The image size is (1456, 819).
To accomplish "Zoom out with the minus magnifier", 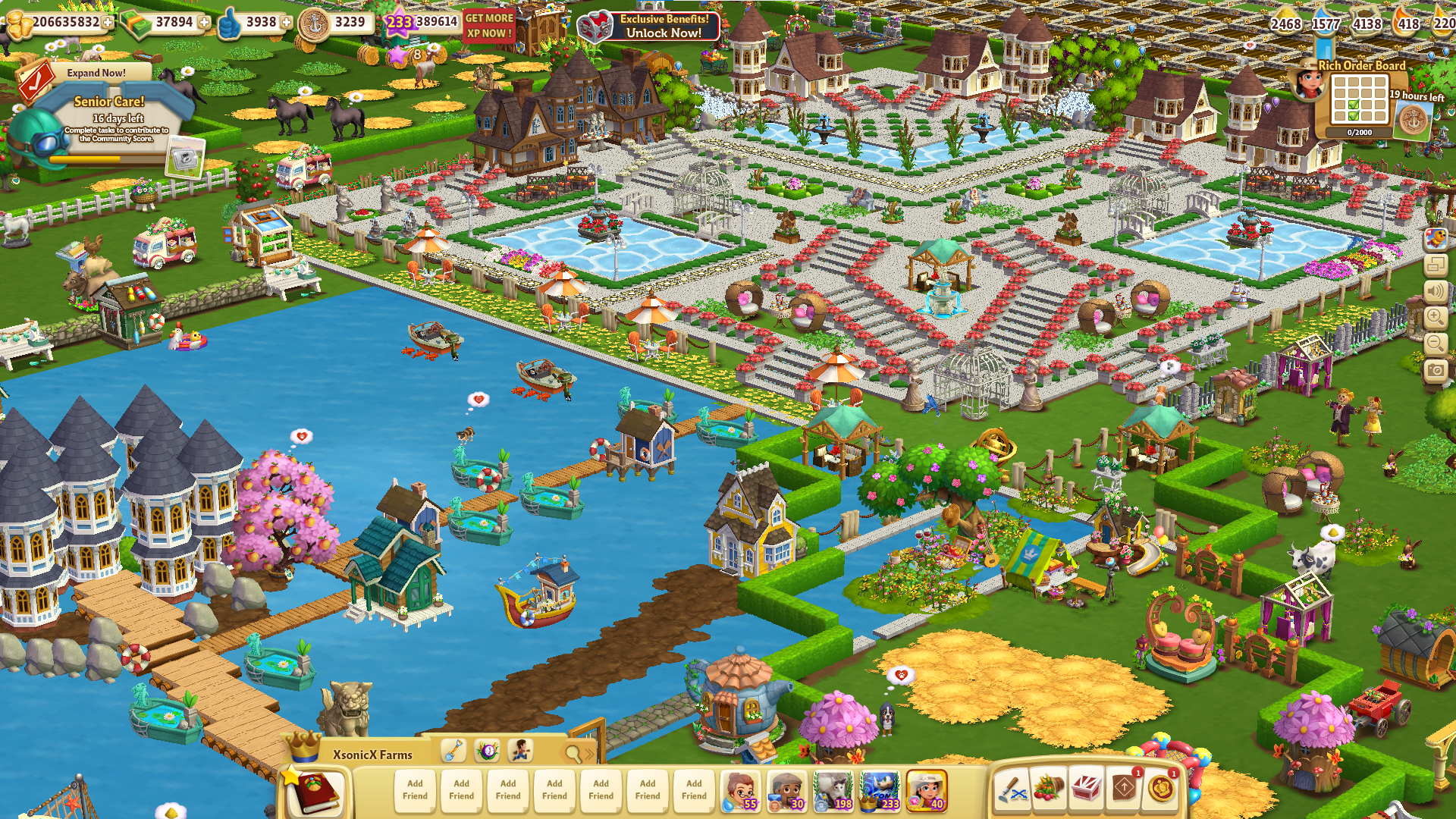I will click(x=1436, y=344).
